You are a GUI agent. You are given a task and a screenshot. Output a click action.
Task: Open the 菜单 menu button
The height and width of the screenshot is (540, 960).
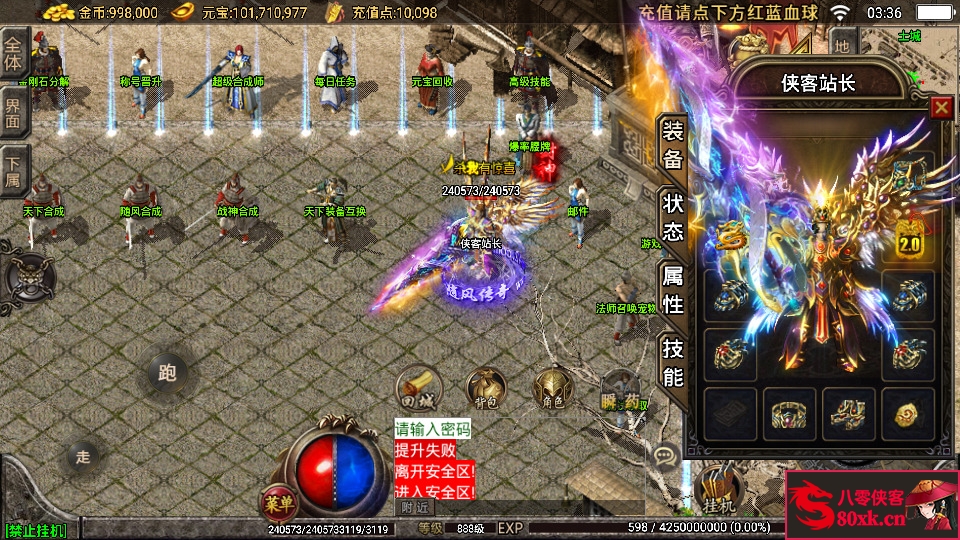pos(279,500)
